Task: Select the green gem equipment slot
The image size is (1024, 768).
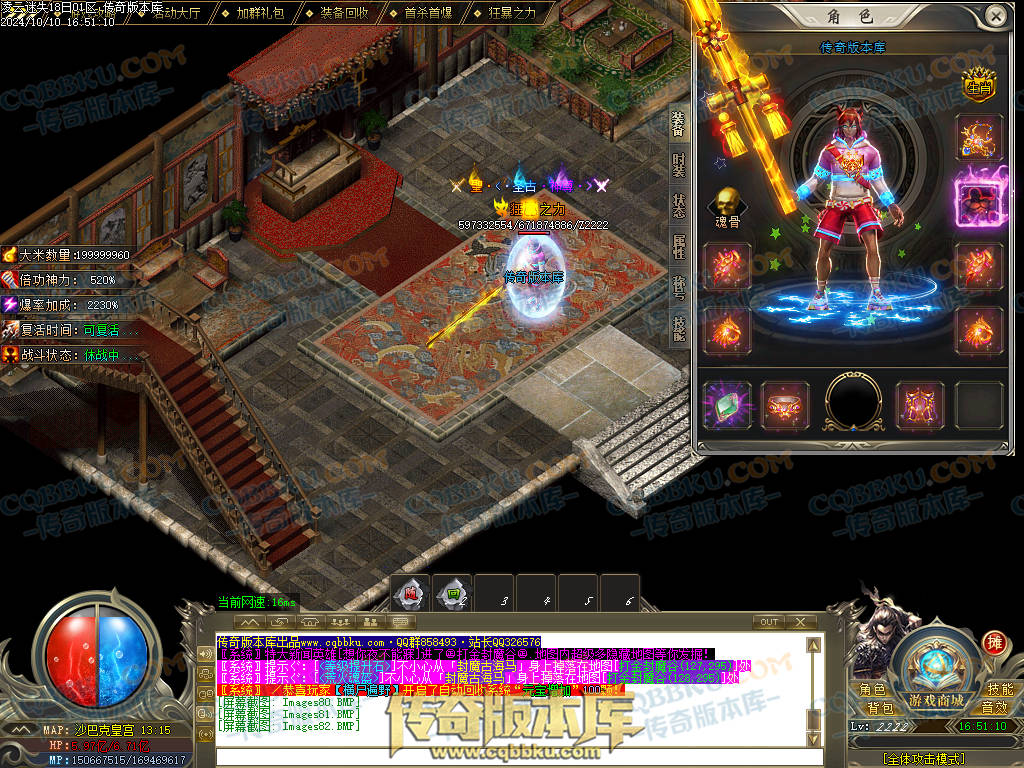Action: (727, 404)
